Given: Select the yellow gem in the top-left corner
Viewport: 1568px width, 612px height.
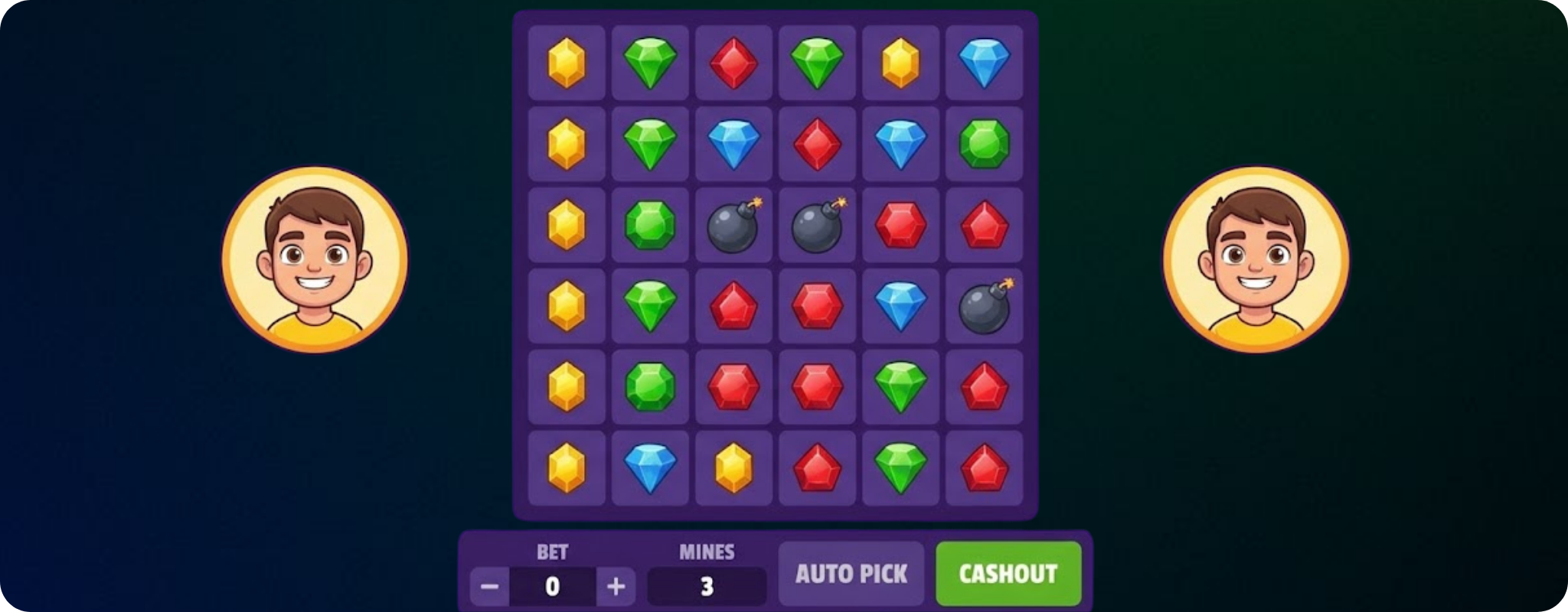Looking at the screenshot, I should point(566,63).
